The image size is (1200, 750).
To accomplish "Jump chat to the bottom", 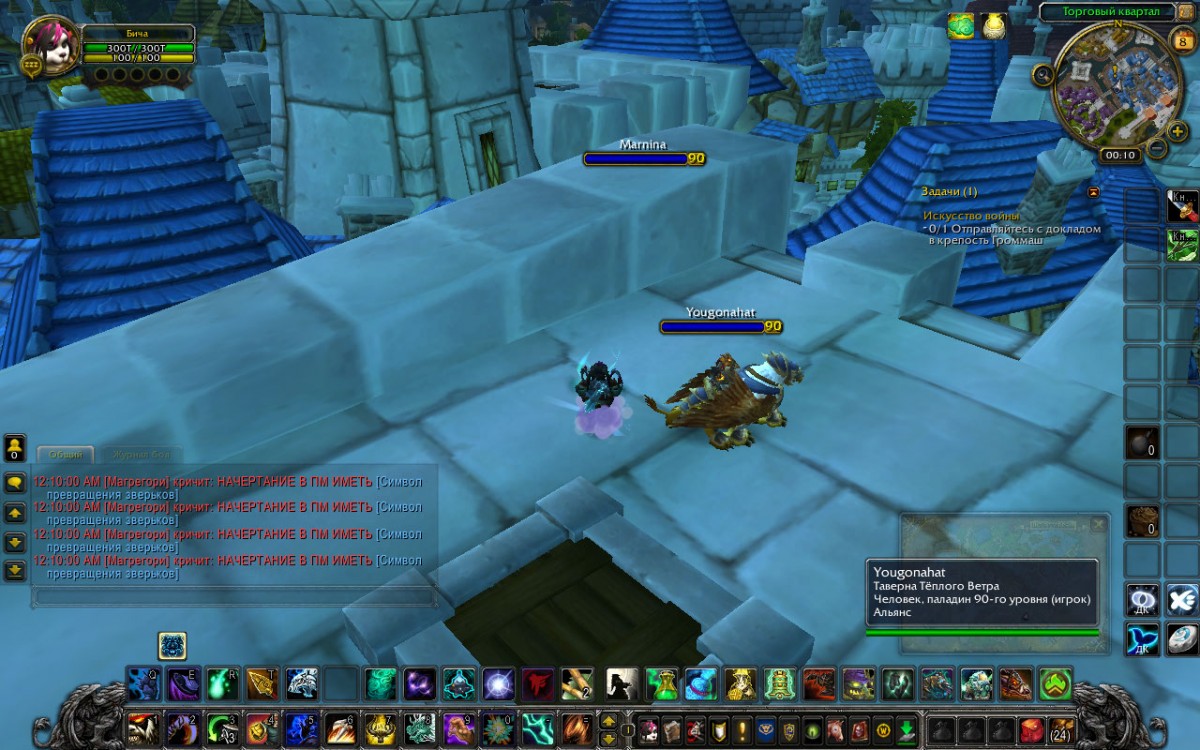I will pos(15,571).
